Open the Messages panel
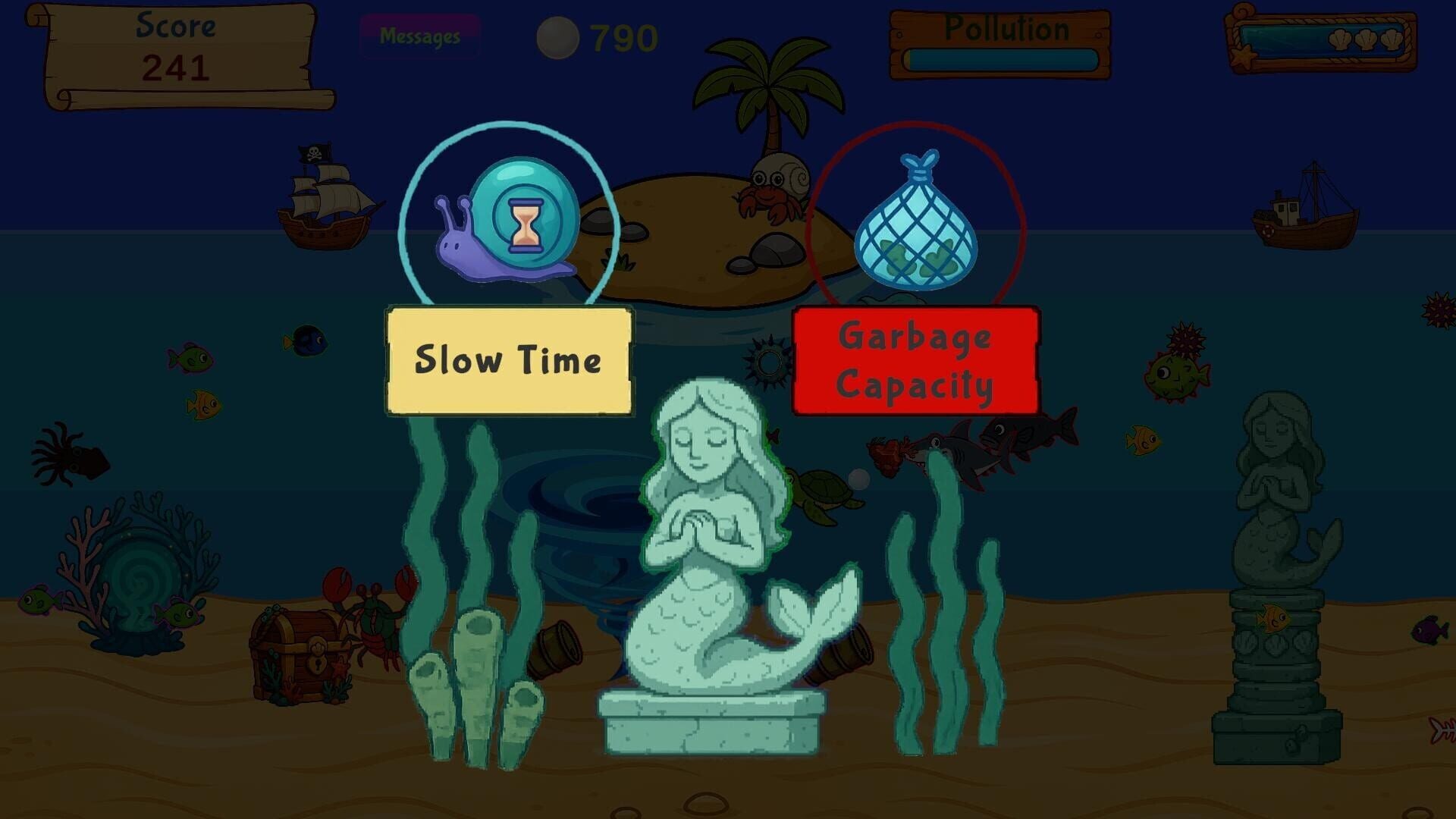The image size is (1456, 819). pyautogui.click(x=422, y=34)
